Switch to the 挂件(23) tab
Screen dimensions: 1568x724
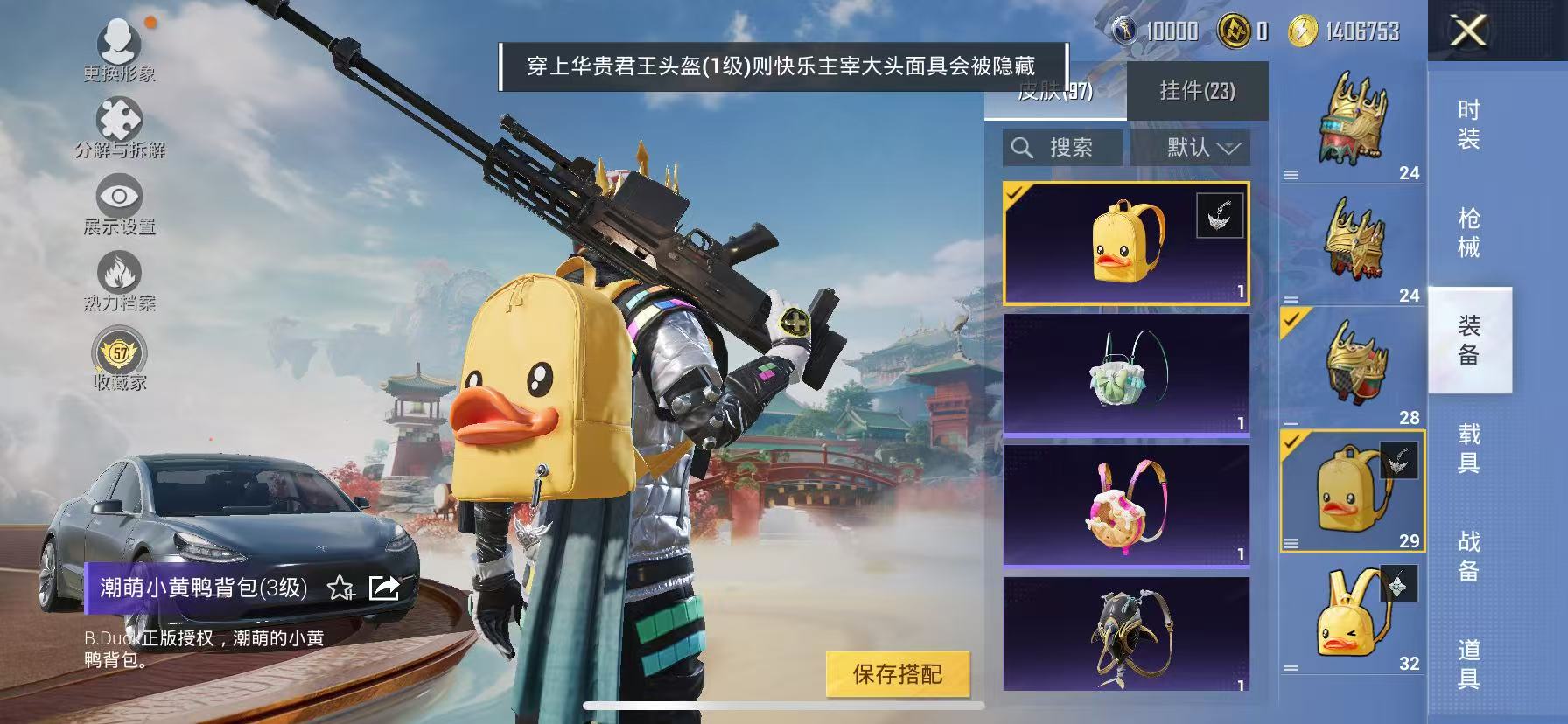[x=1199, y=91]
